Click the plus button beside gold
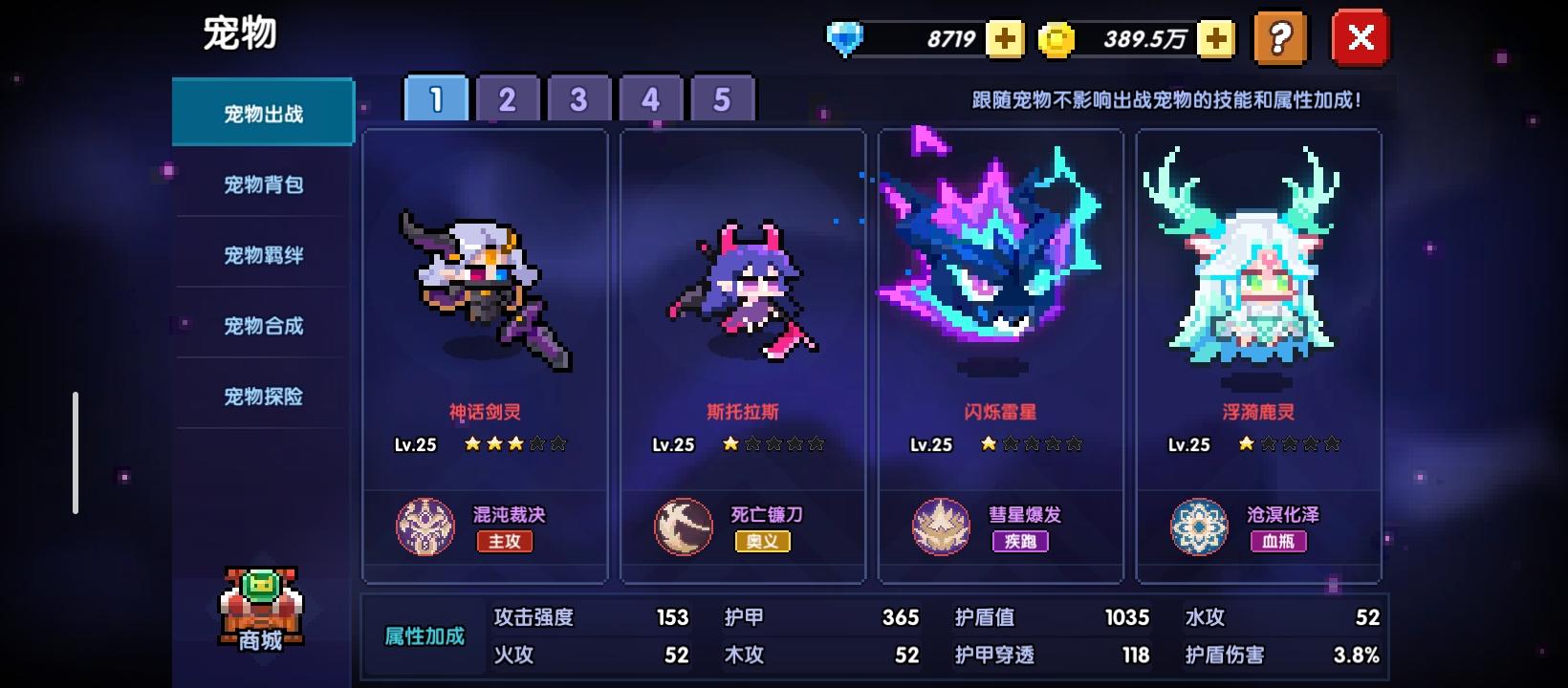This screenshot has width=1568, height=688. [x=1214, y=39]
